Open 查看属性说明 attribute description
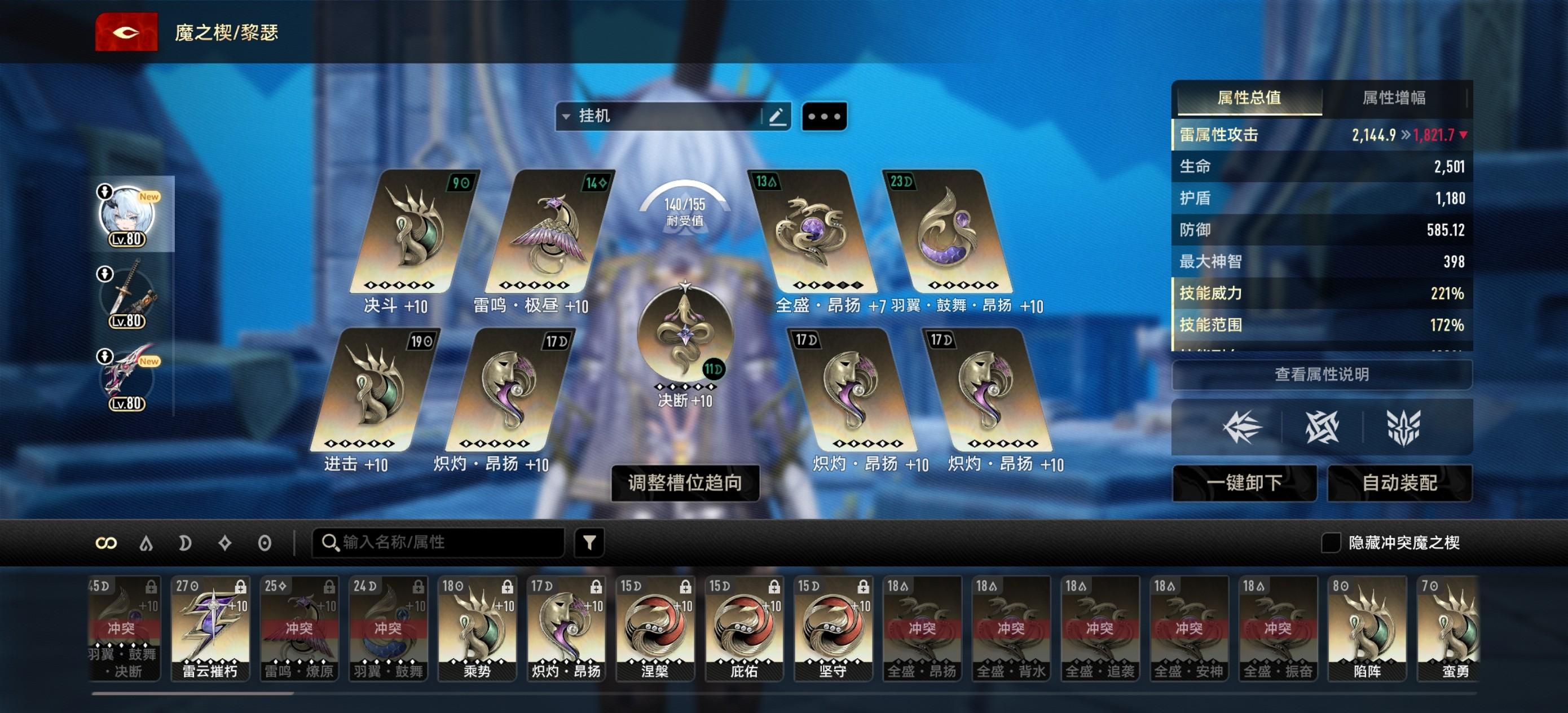Screen dimensions: 1568x713 point(1322,375)
